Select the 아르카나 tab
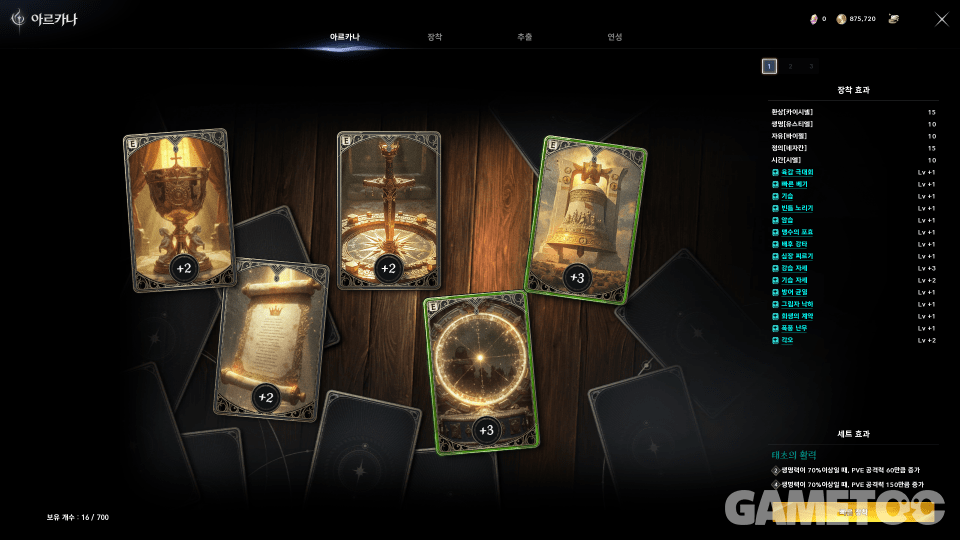The width and height of the screenshot is (960, 540). [344, 37]
